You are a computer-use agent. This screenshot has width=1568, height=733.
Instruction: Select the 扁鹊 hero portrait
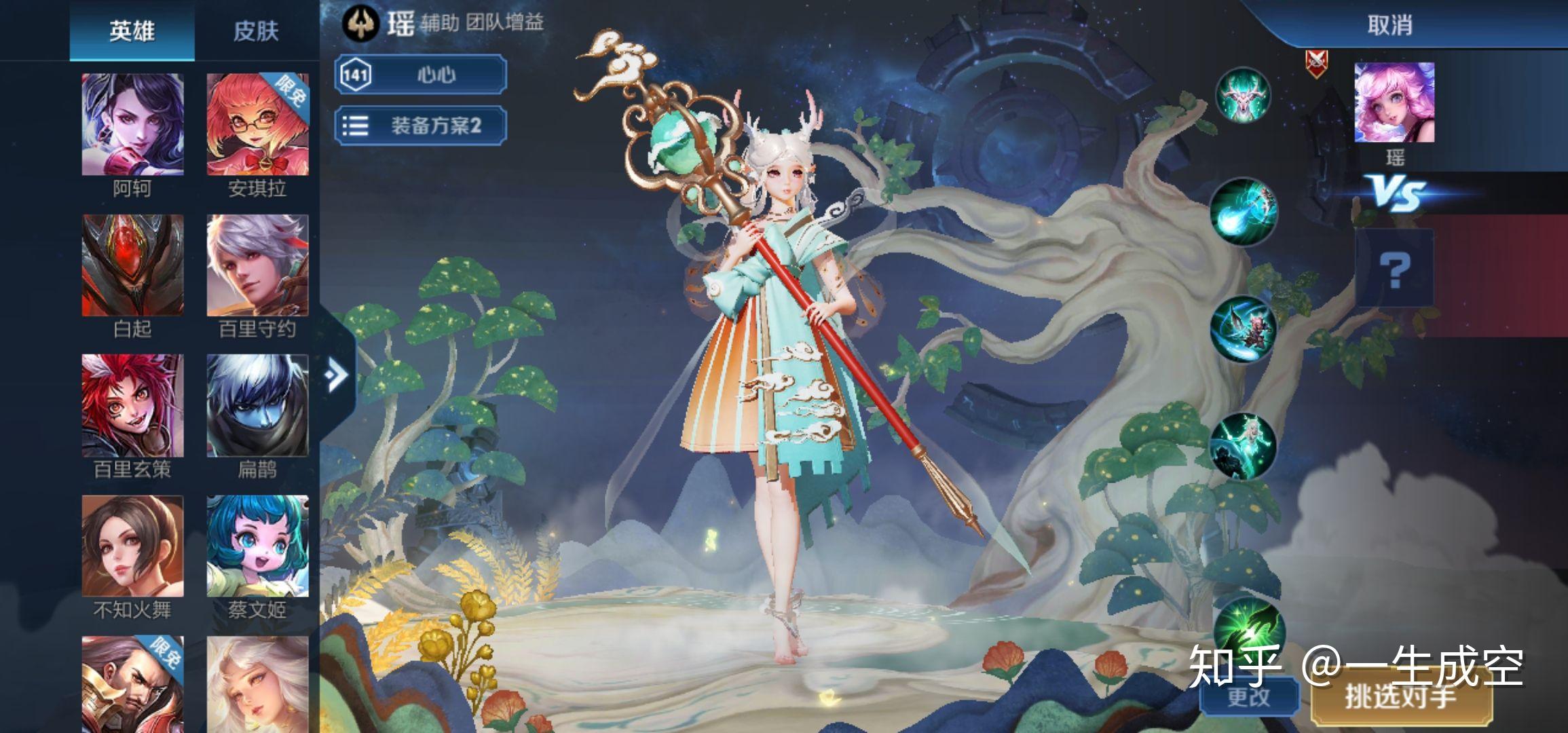click(x=257, y=406)
